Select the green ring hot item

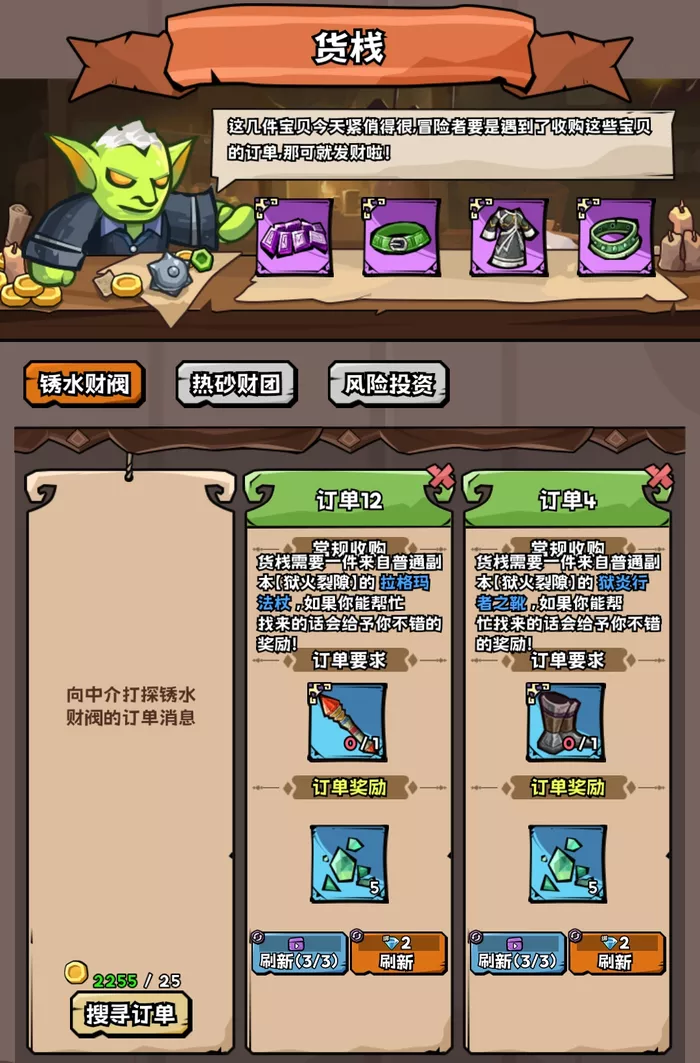pos(616,237)
